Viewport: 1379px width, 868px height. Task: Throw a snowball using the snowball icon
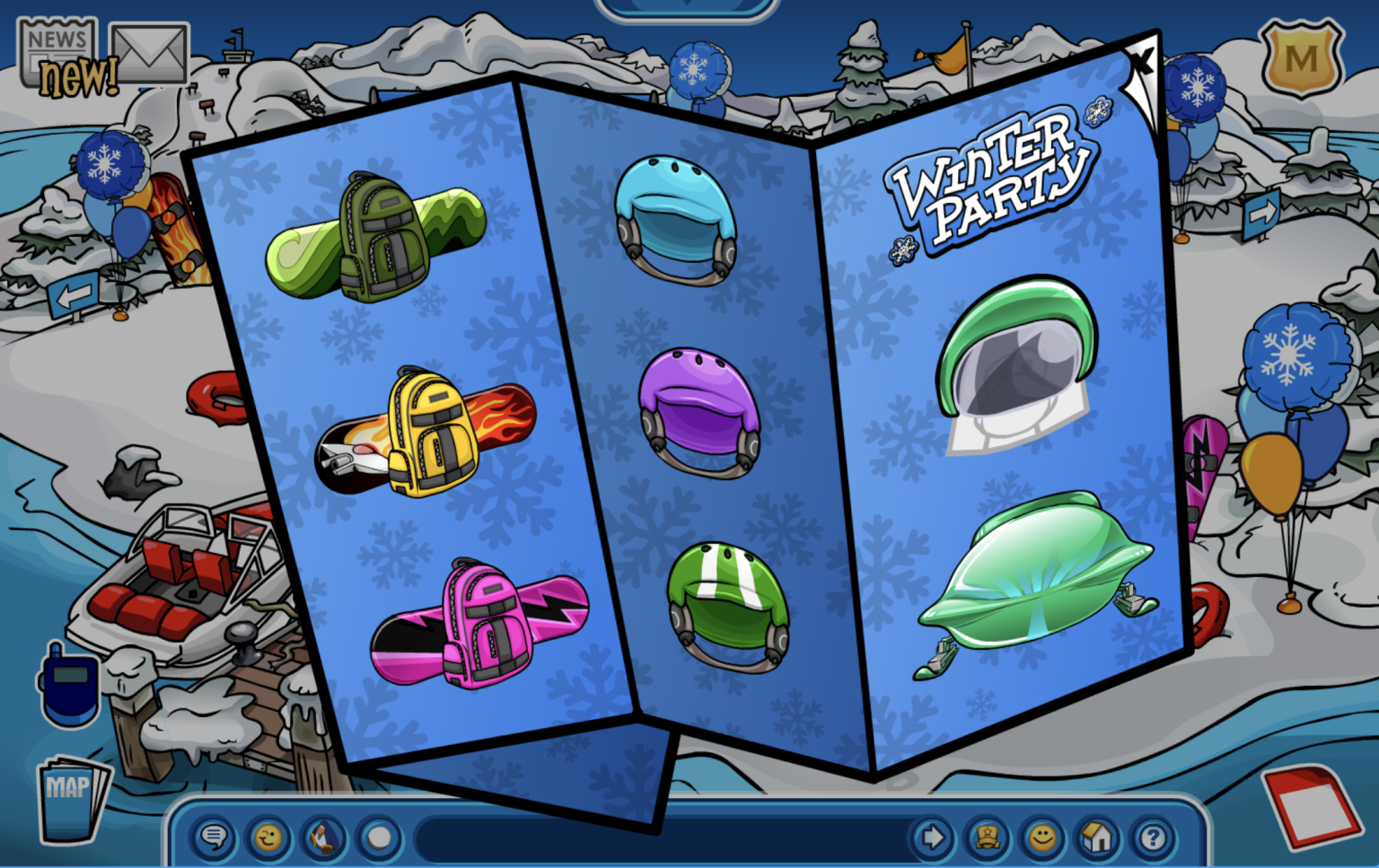tap(378, 838)
